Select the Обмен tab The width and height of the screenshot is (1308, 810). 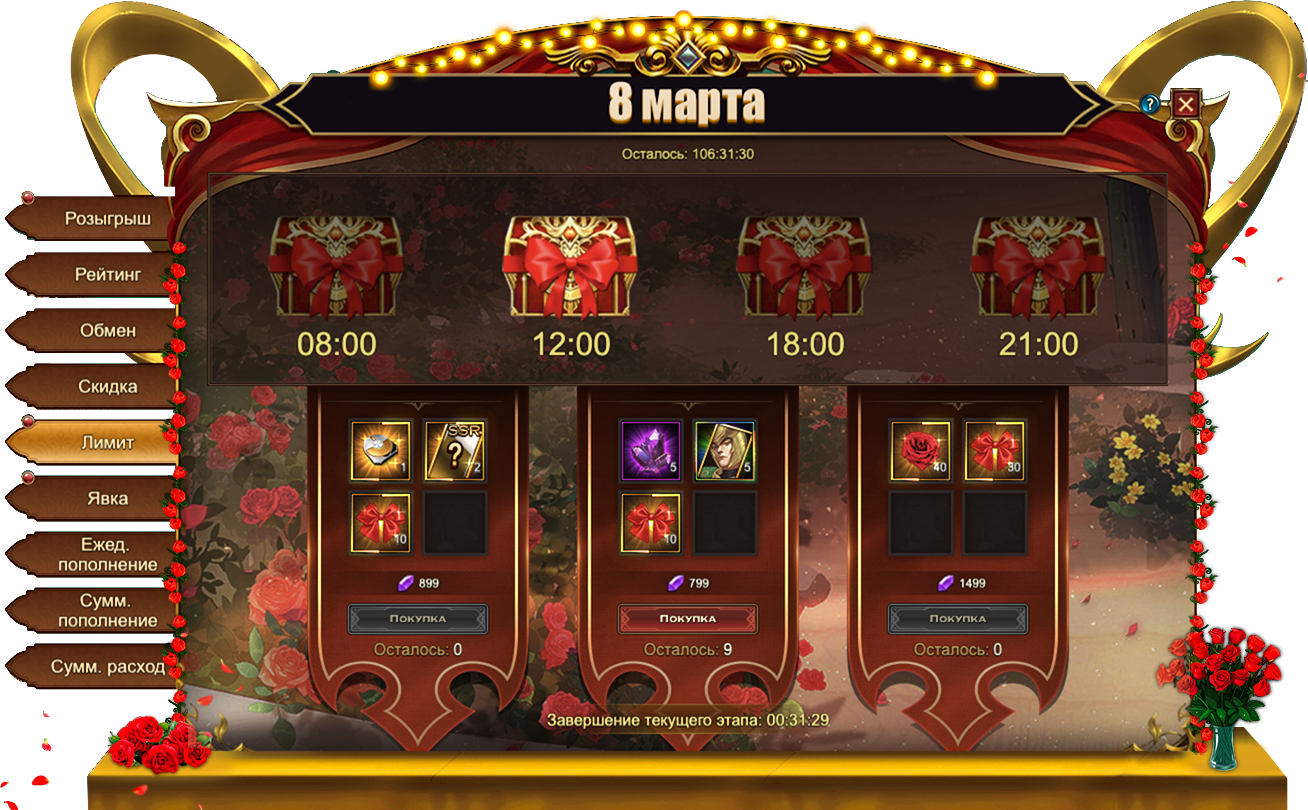pos(107,330)
